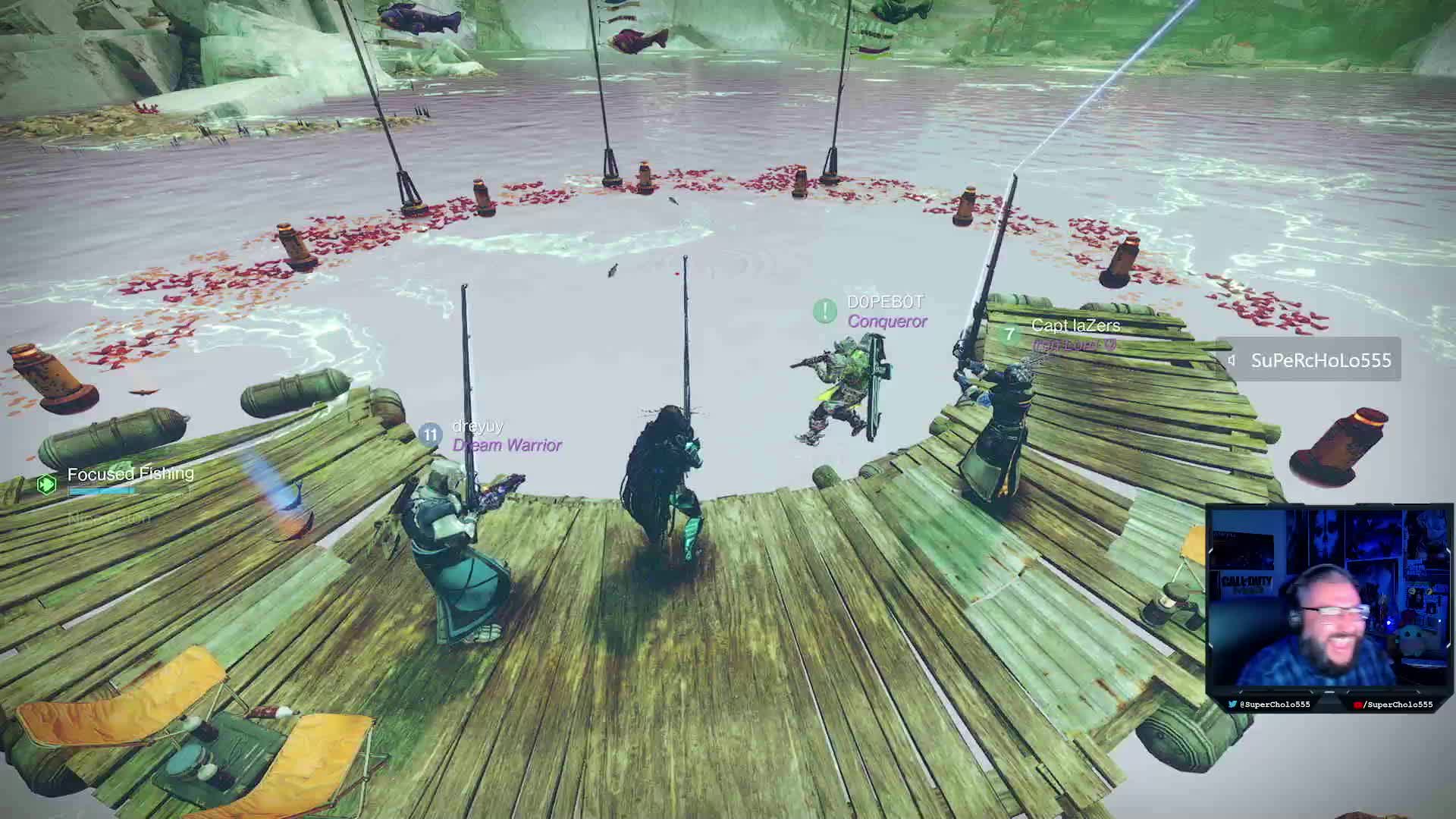Select the Focused Fishing buff icon
1456x819 pixels.
[x=47, y=483]
